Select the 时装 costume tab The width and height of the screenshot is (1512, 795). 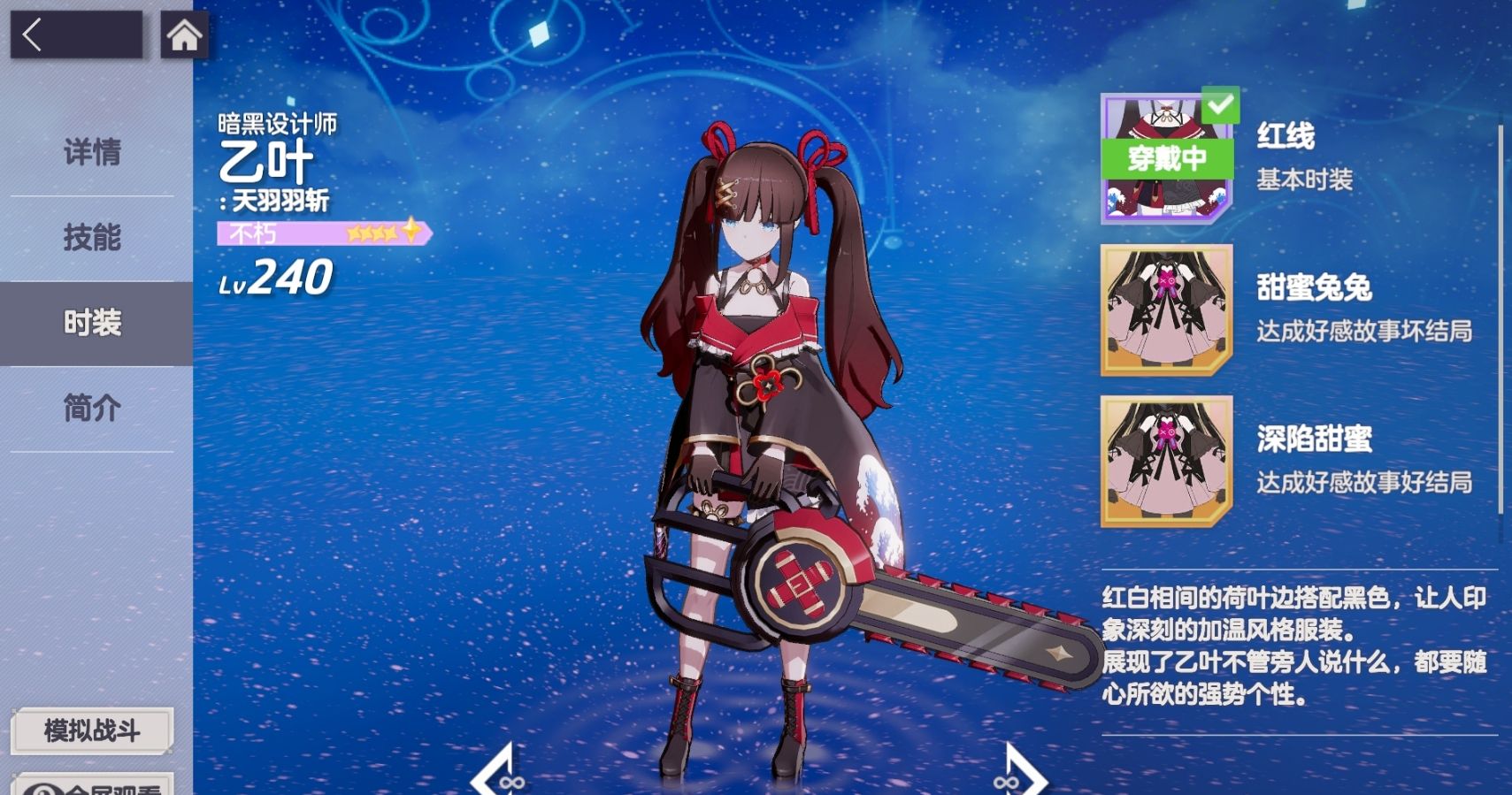[92, 323]
